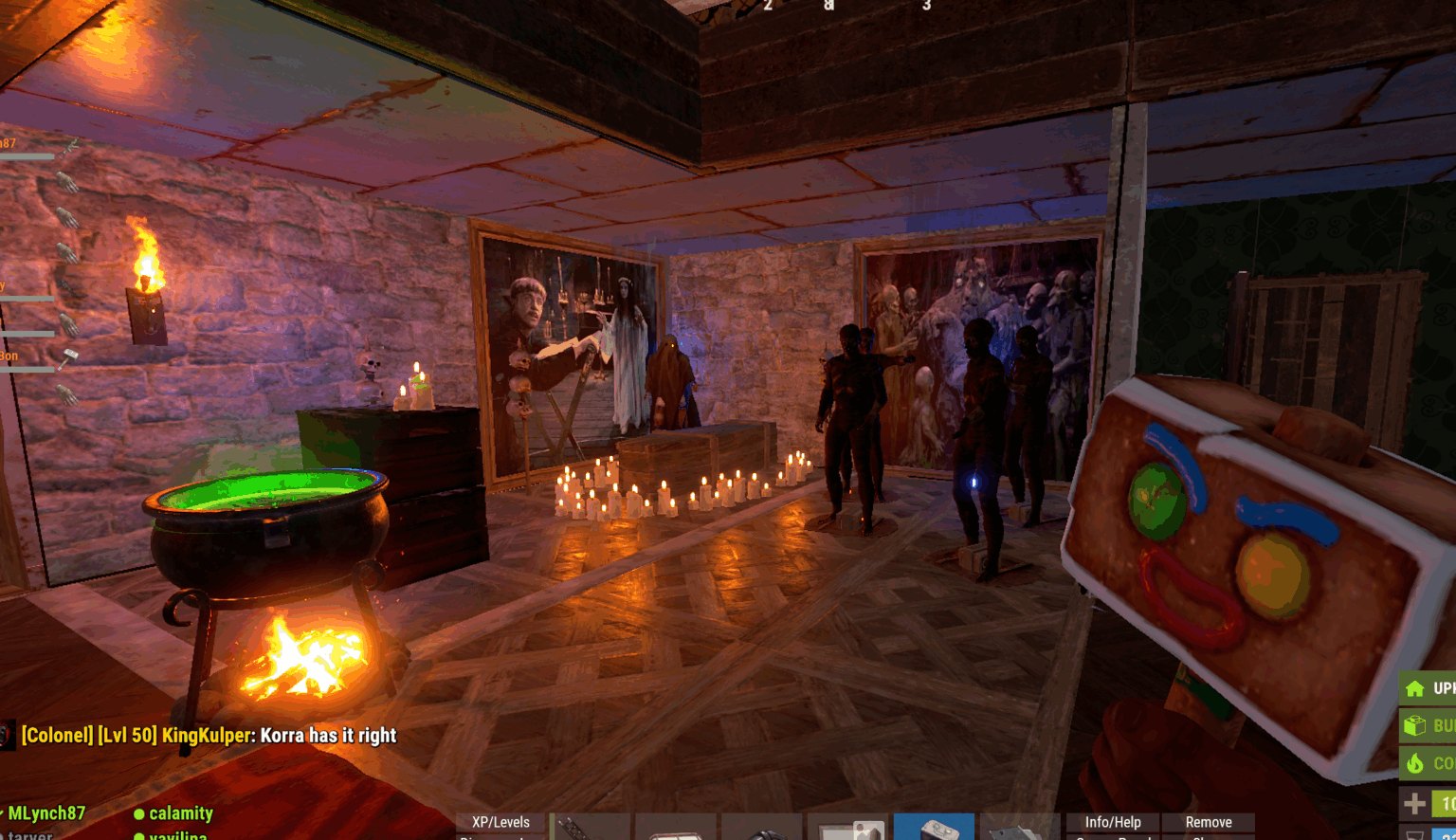Click the rifle icon next to MLynch87's name
1456x840 pixels.
click(x=69, y=146)
